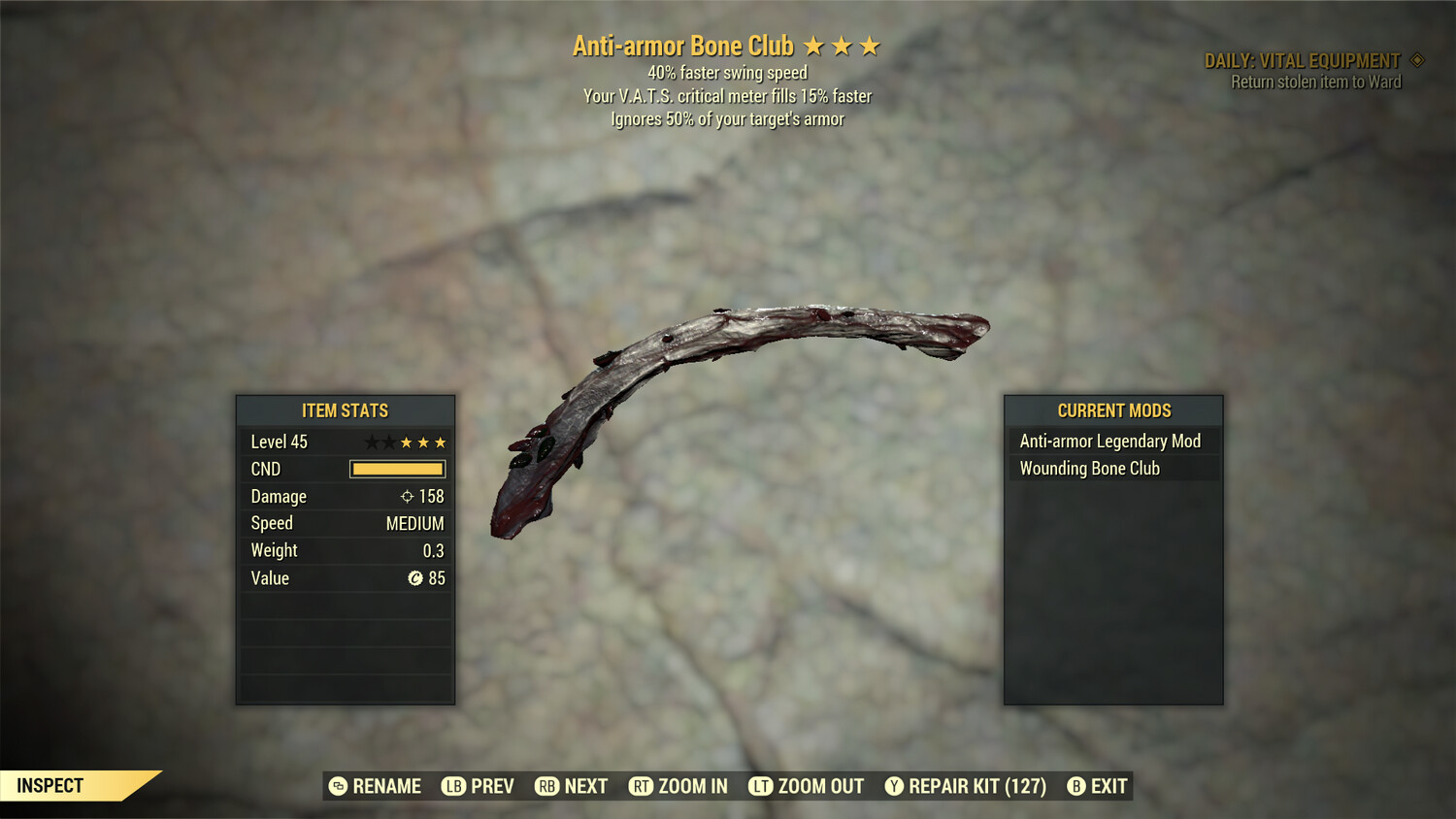Select the Wounding Bone Club mod
Image resolution: width=1456 pixels, height=819 pixels.
(x=1090, y=469)
